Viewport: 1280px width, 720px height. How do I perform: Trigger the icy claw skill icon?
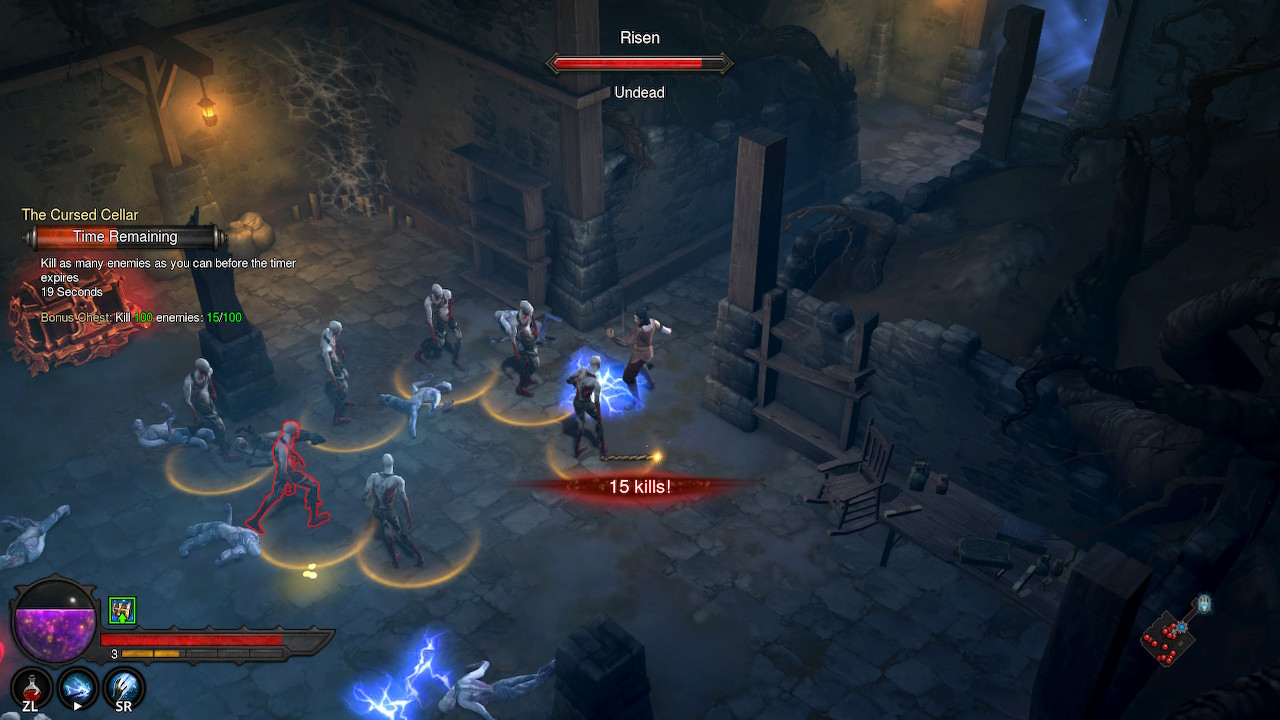click(x=124, y=687)
